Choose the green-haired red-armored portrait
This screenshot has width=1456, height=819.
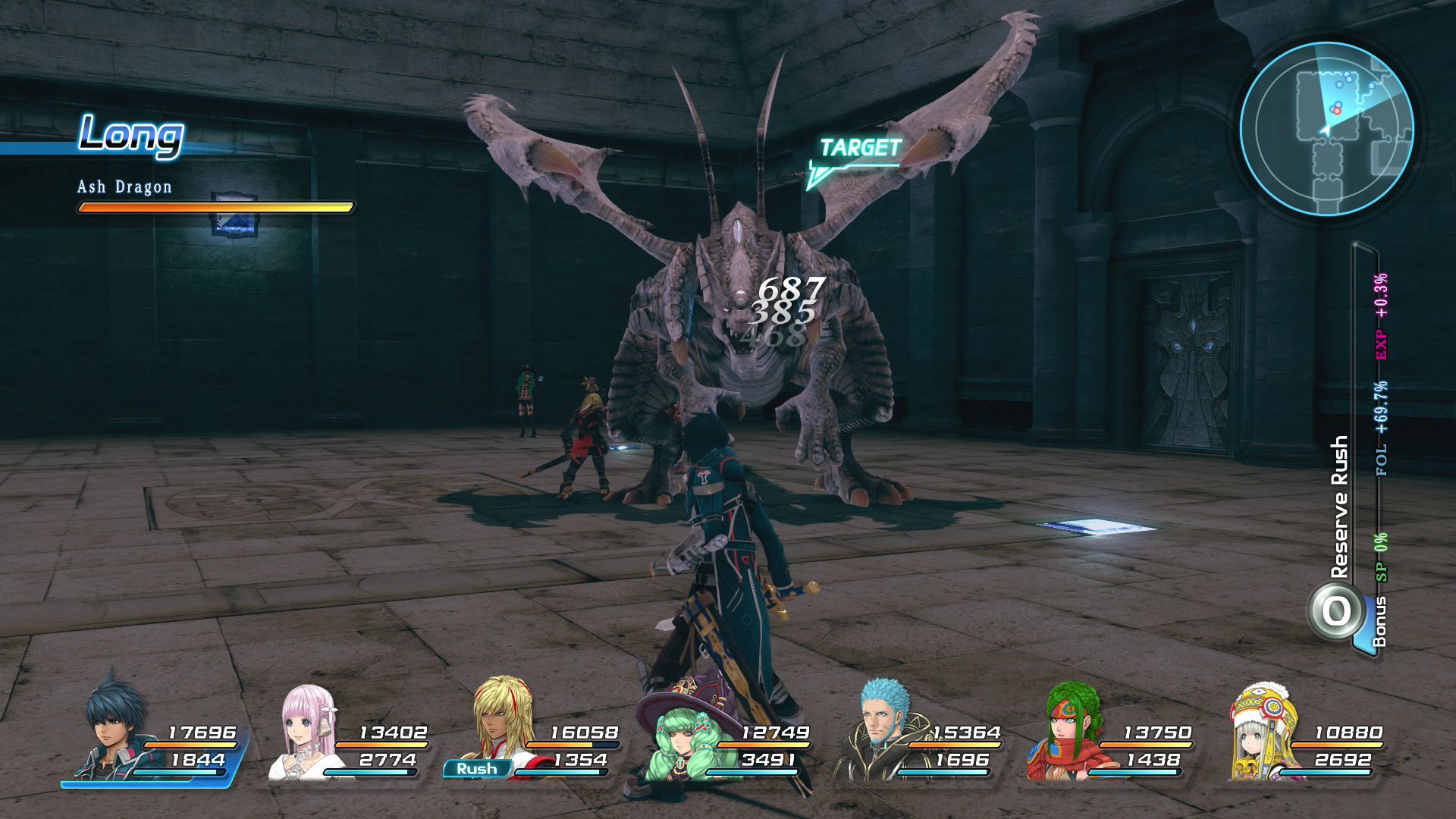click(x=1069, y=730)
